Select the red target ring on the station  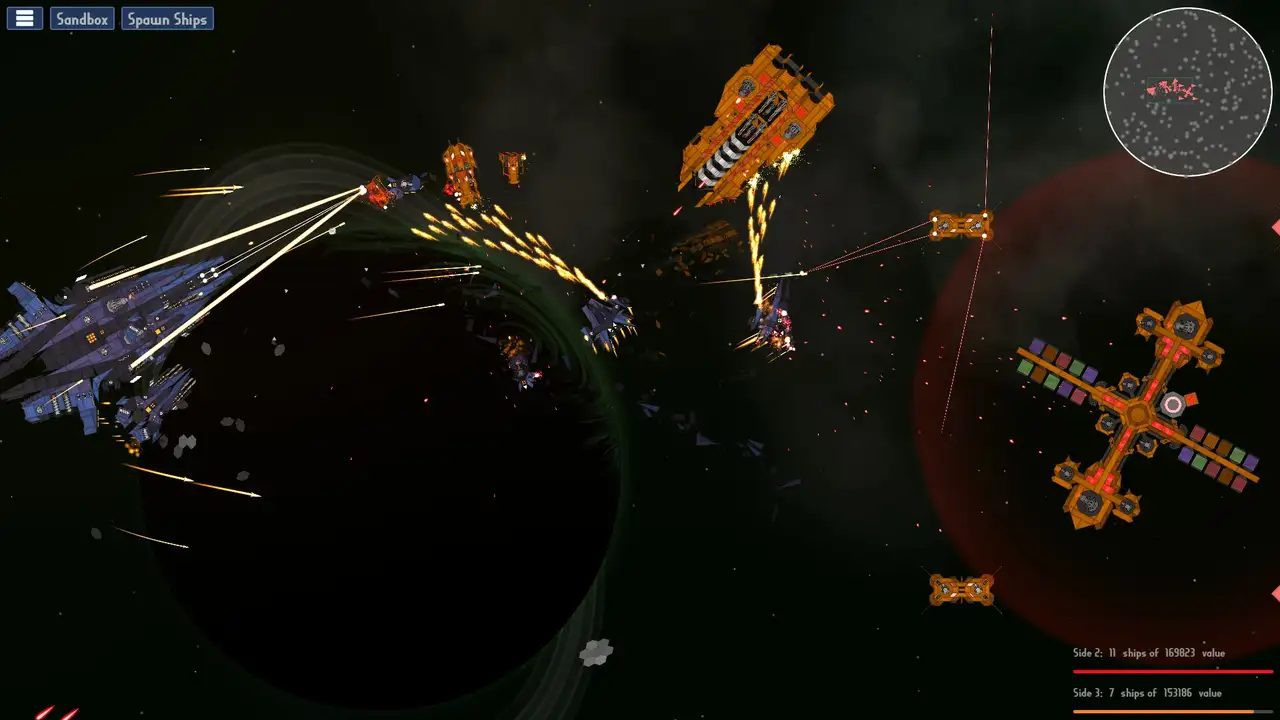coord(1172,404)
